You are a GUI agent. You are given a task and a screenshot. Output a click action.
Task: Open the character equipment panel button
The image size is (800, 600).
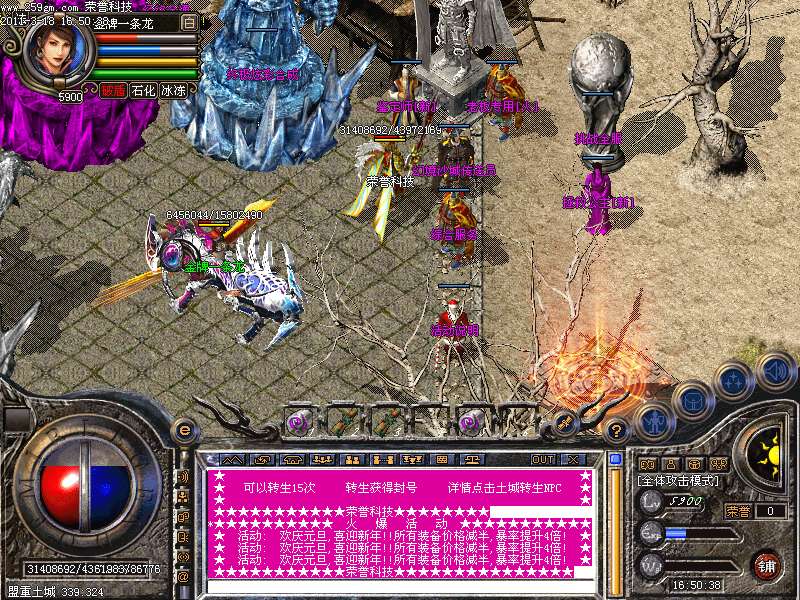click(x=652, y=422)
